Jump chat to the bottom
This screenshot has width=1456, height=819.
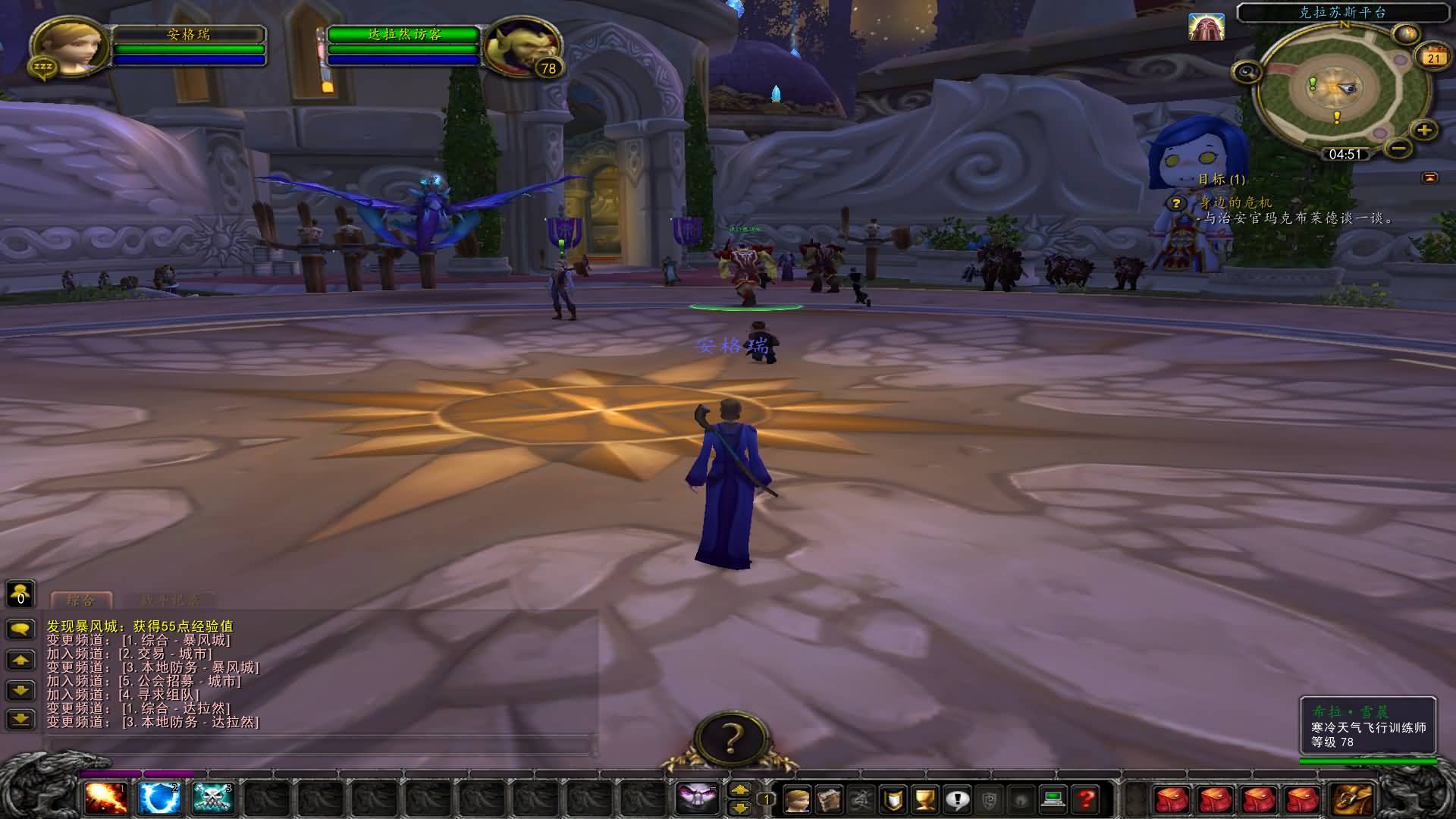point(20,719)
